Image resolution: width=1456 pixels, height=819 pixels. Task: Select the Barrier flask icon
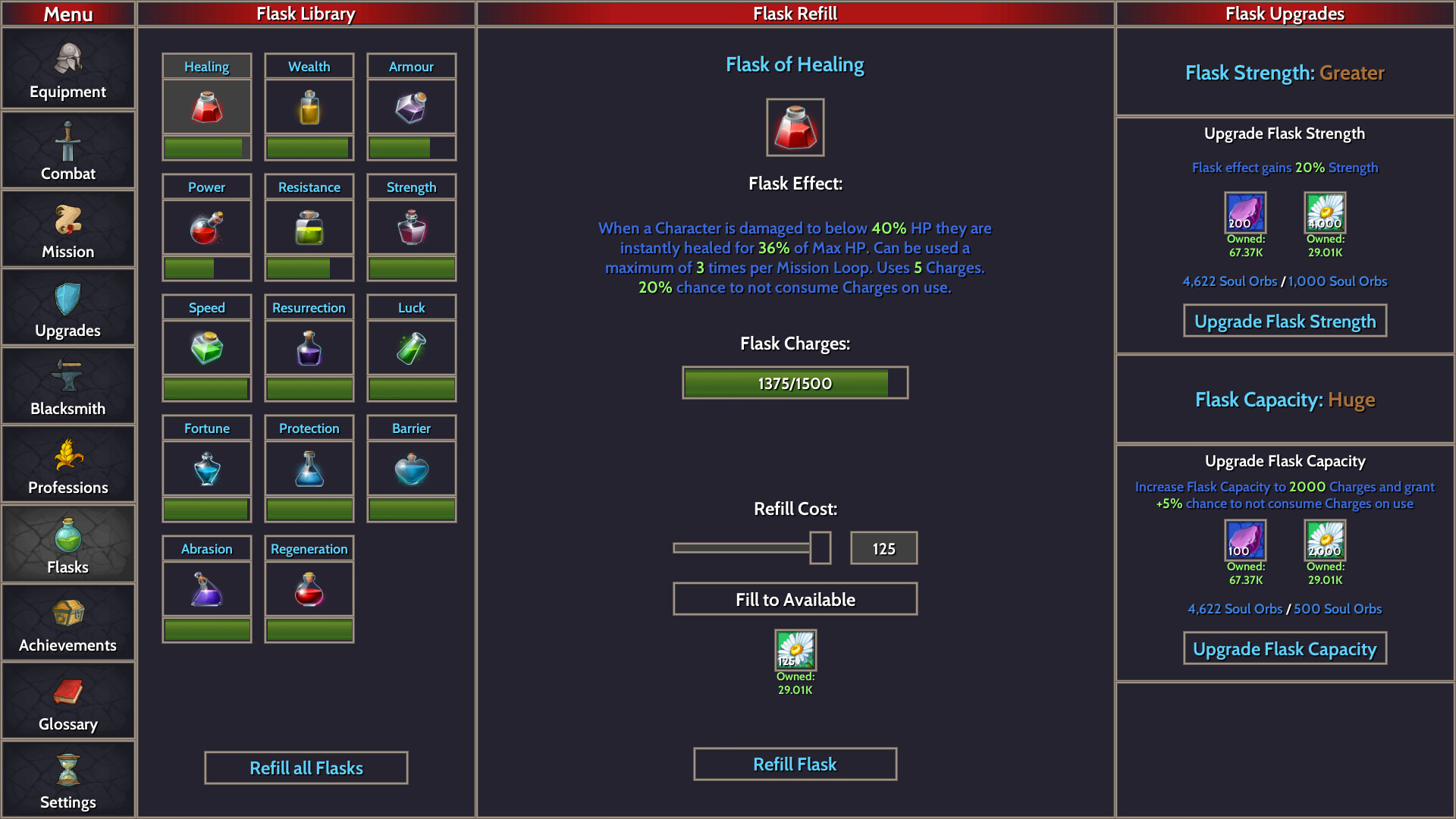(x=411, y=468)
